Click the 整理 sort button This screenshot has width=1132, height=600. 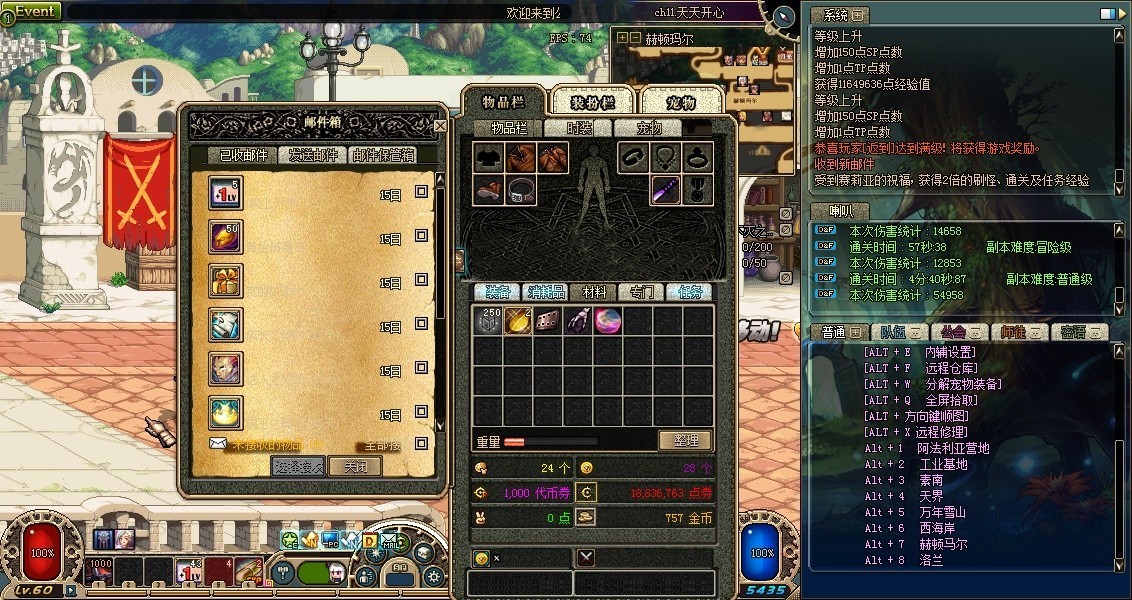pyautogui.click(x=685, y=440)
